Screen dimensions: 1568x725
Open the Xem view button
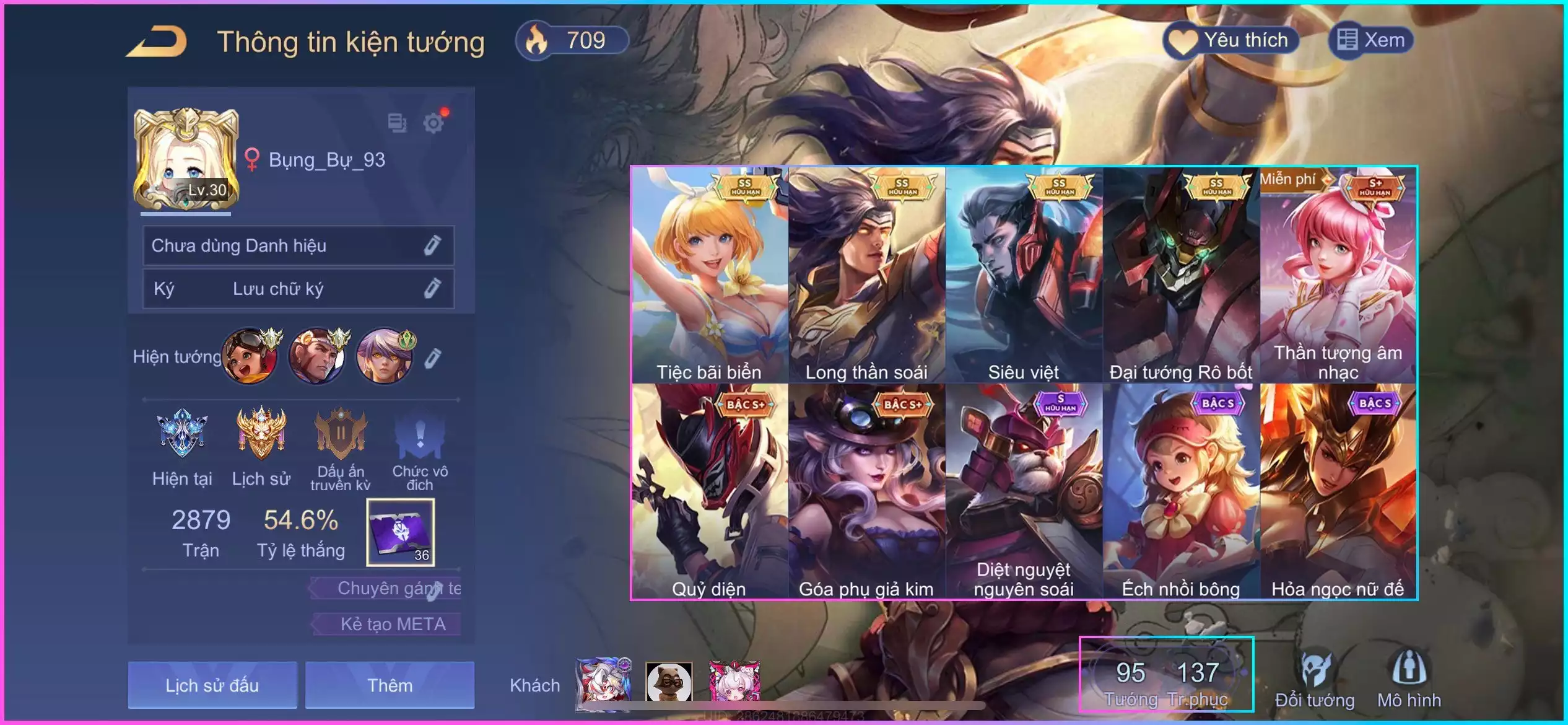click(1371, 41)
